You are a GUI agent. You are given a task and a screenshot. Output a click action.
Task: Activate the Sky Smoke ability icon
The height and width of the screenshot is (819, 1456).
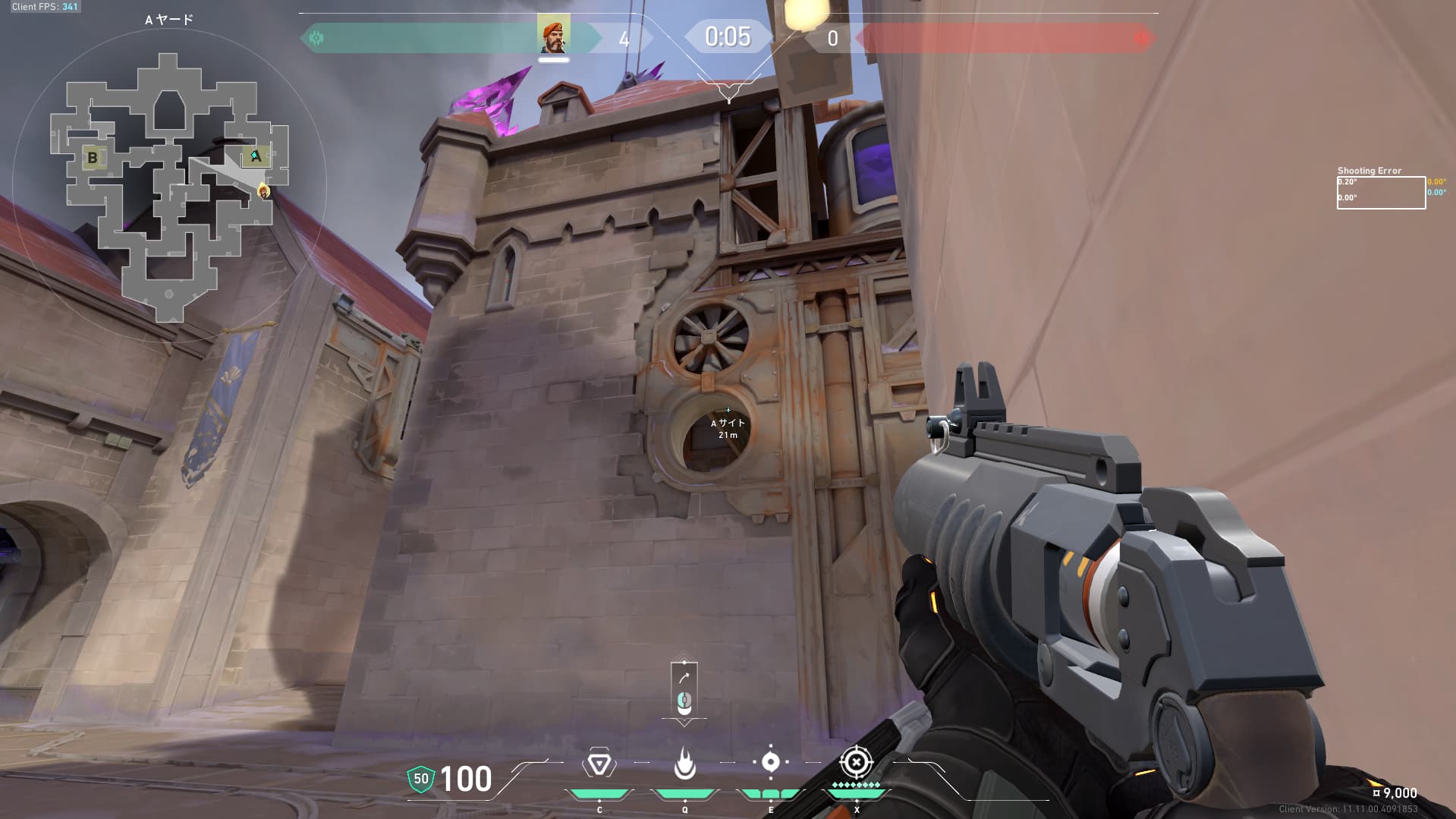click(x=770, y=762)
